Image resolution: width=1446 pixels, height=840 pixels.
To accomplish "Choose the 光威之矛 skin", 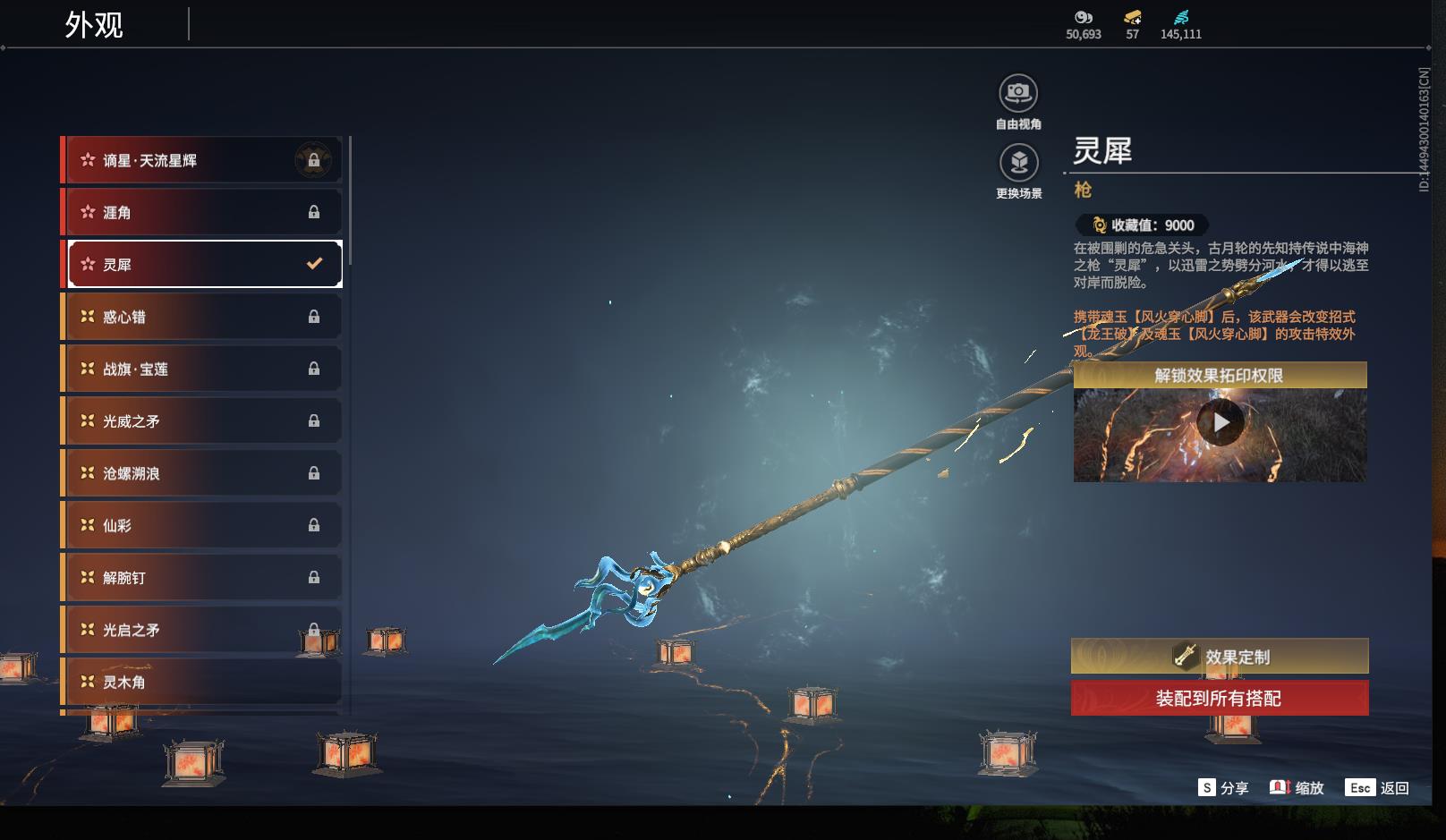I will pyautogui.click(x=202, y=421).
